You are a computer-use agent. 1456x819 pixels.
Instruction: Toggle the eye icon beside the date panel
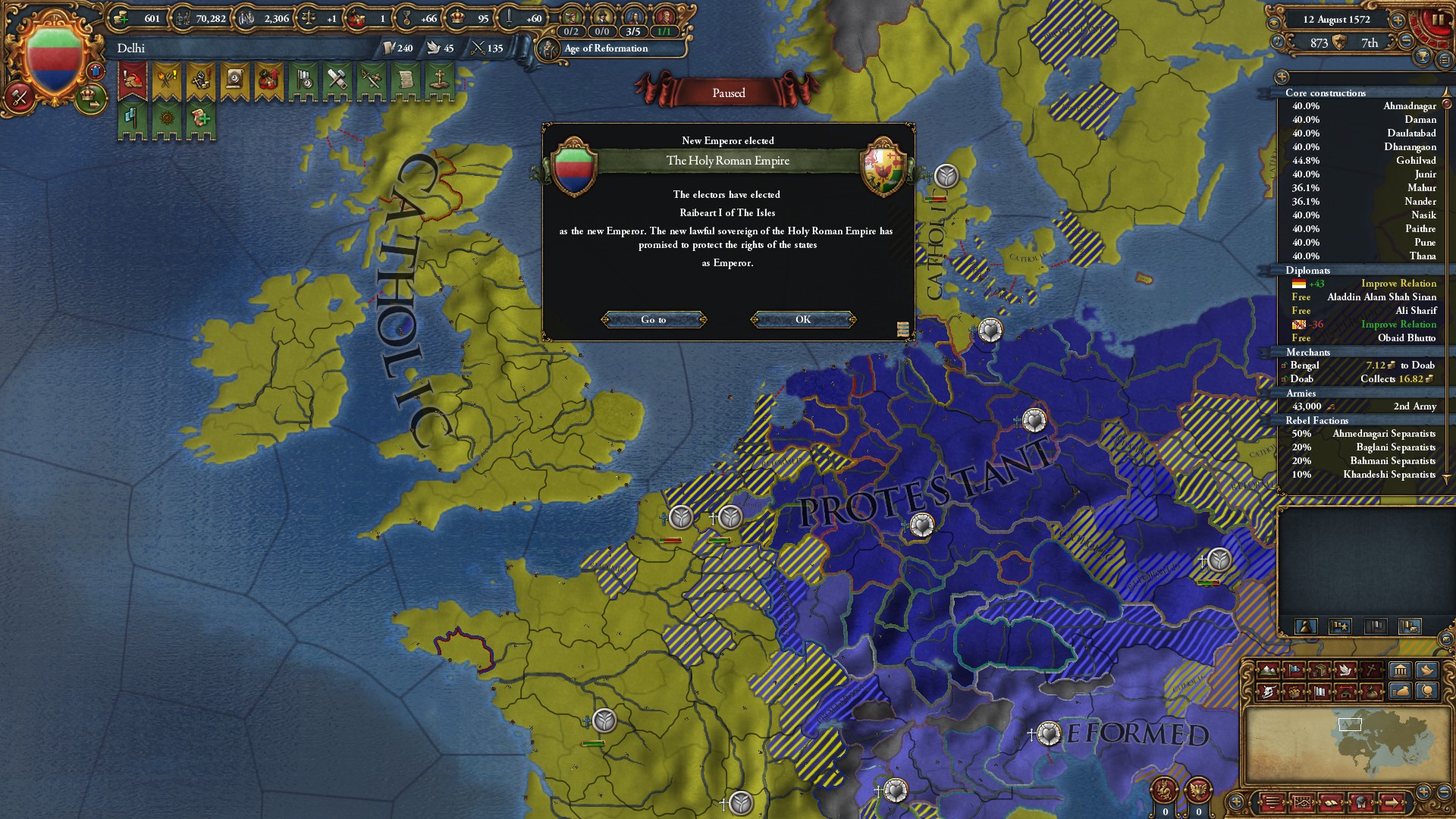click(1274, 21)
